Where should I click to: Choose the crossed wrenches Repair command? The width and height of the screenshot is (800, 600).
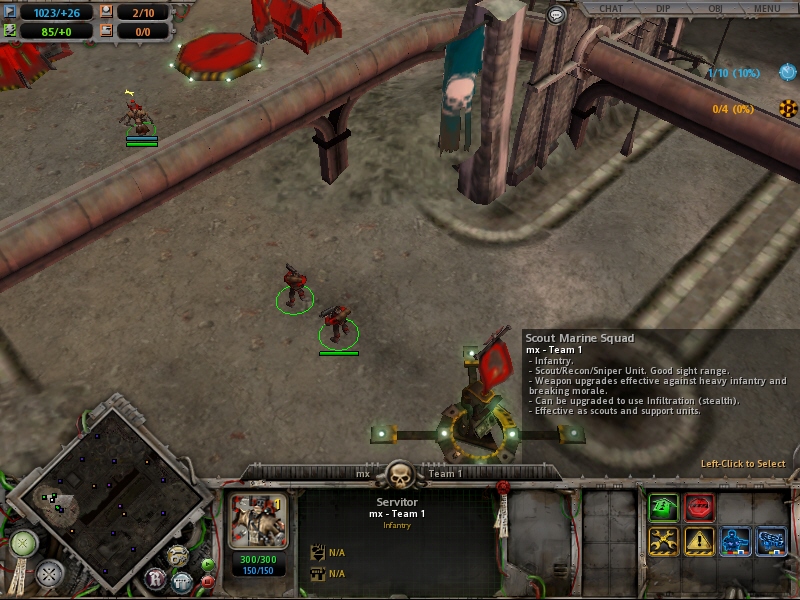pyautogui.click(x=663, y=541)
